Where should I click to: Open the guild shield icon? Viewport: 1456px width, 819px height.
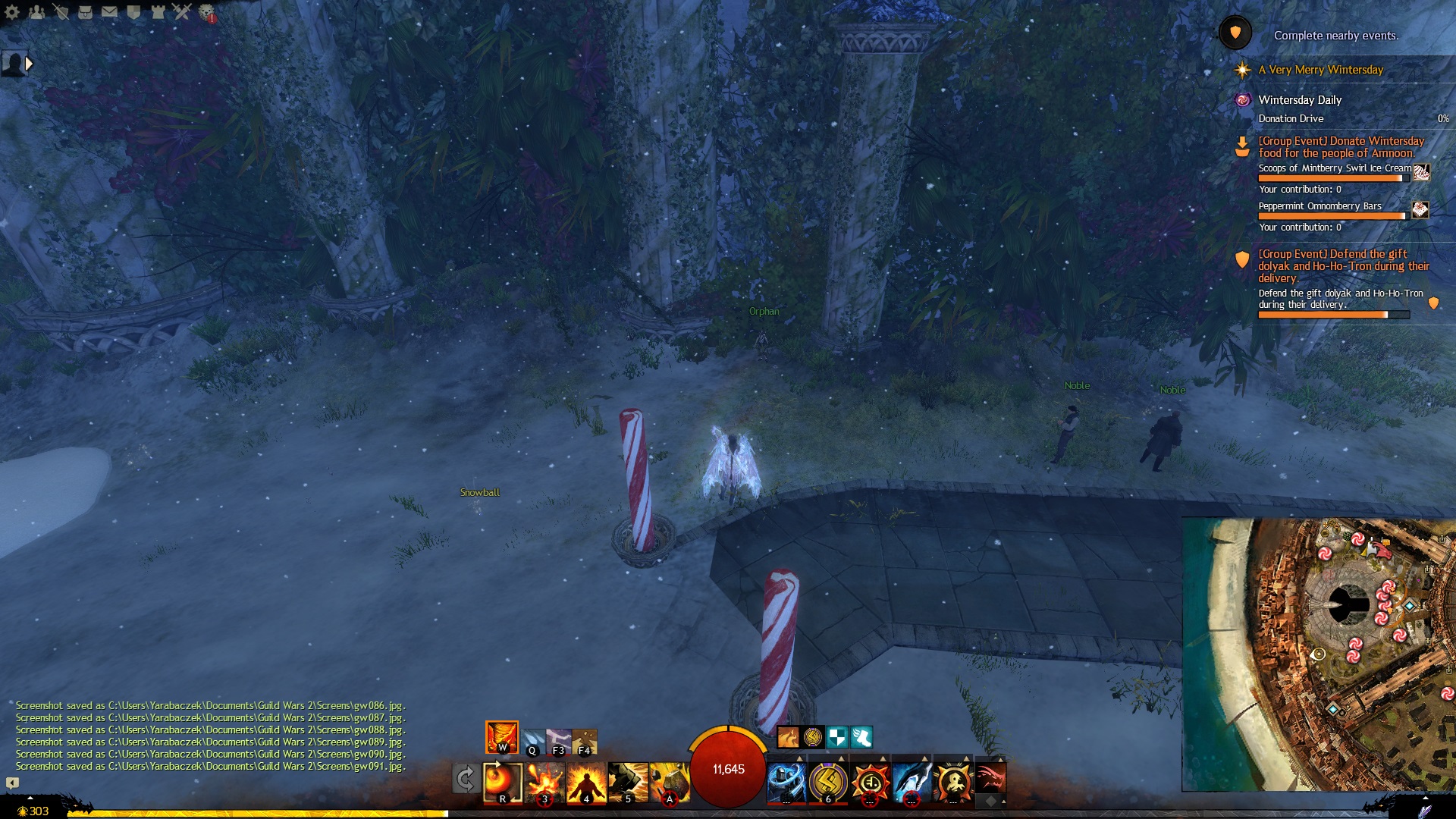(133, 11)
